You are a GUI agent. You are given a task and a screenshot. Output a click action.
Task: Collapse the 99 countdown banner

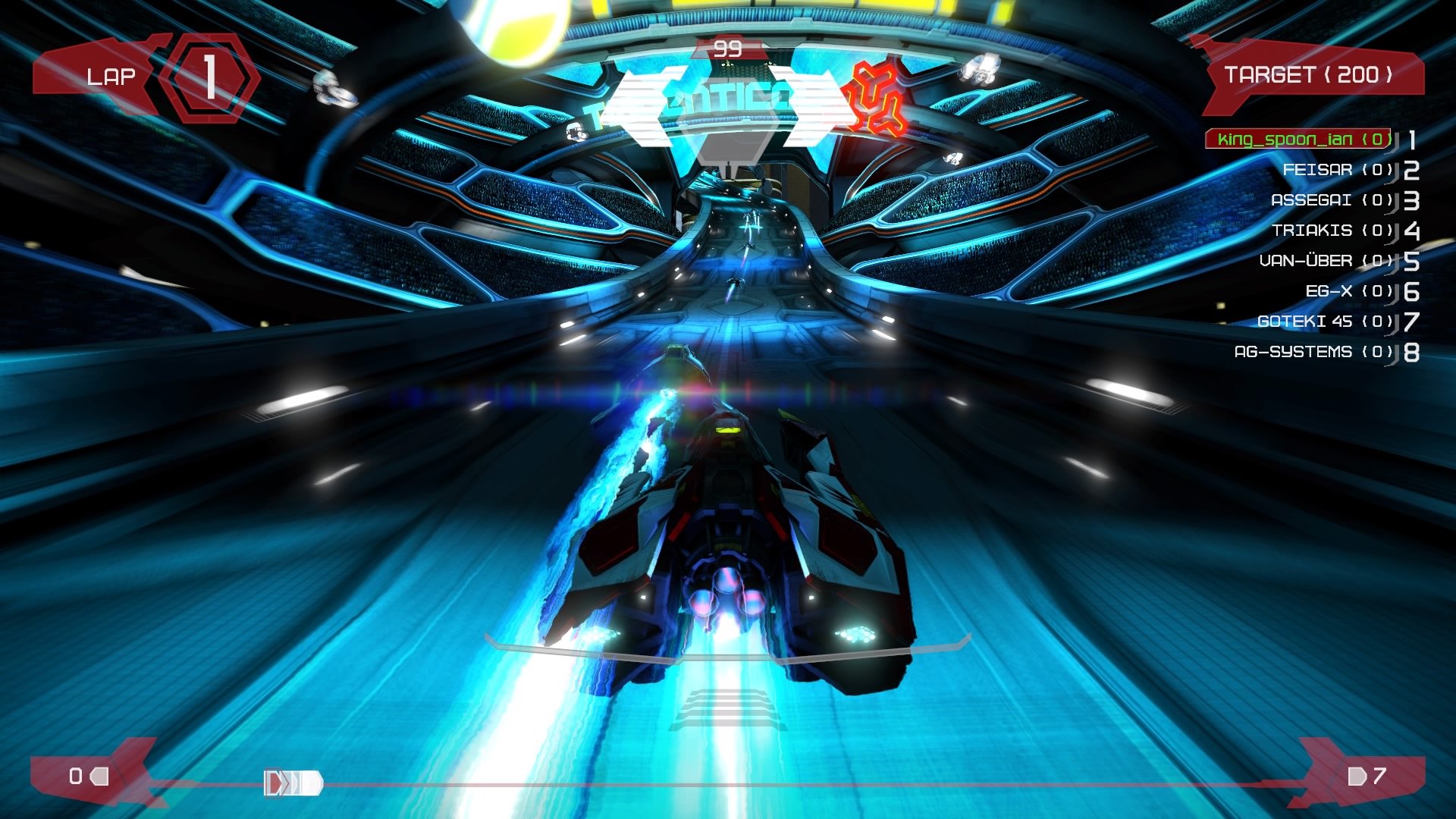pyautogui.click(x=726, y=47)
